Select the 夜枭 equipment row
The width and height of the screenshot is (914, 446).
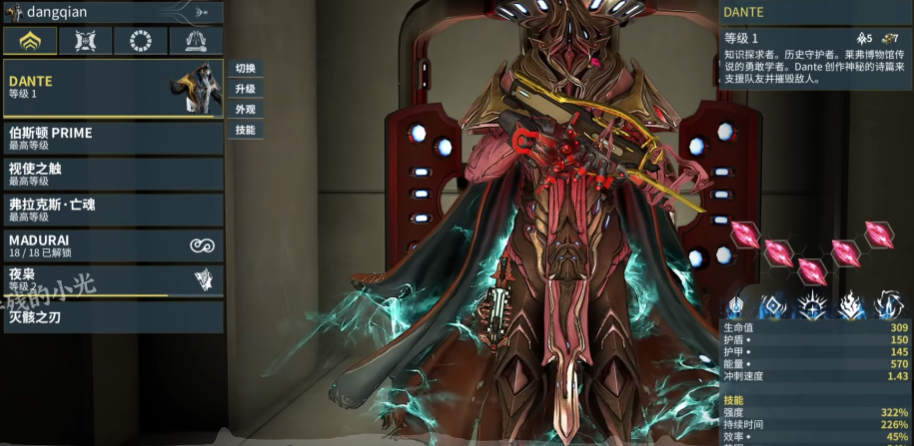click(x=112, y=280)
